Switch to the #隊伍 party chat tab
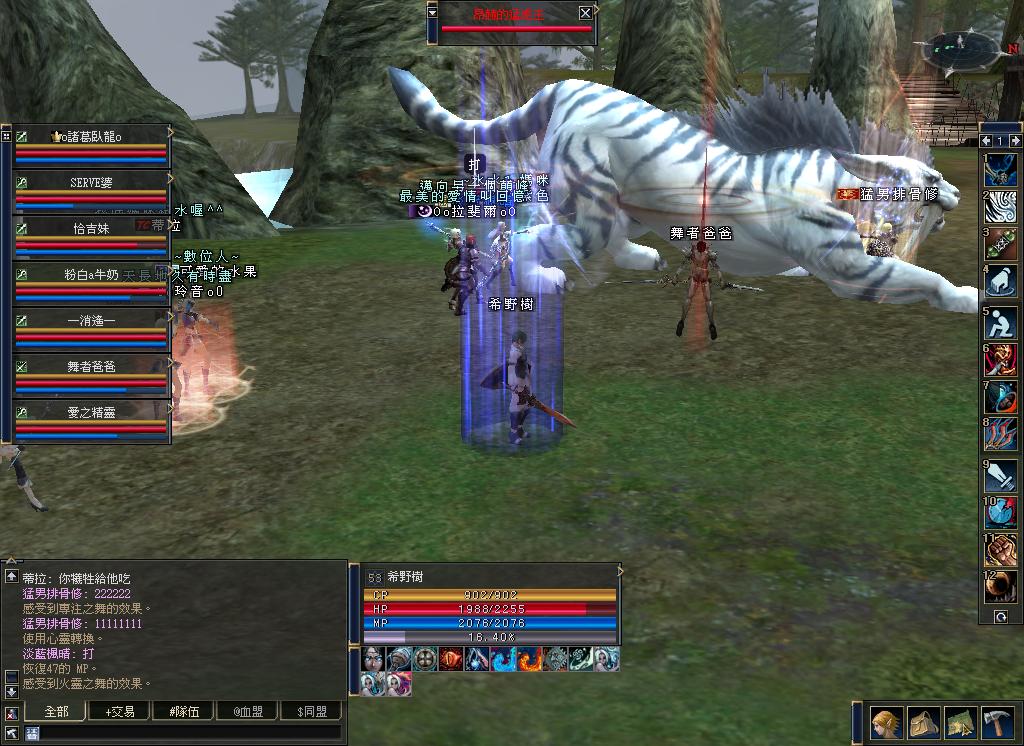1024x746 pixels. pos(184,711)
